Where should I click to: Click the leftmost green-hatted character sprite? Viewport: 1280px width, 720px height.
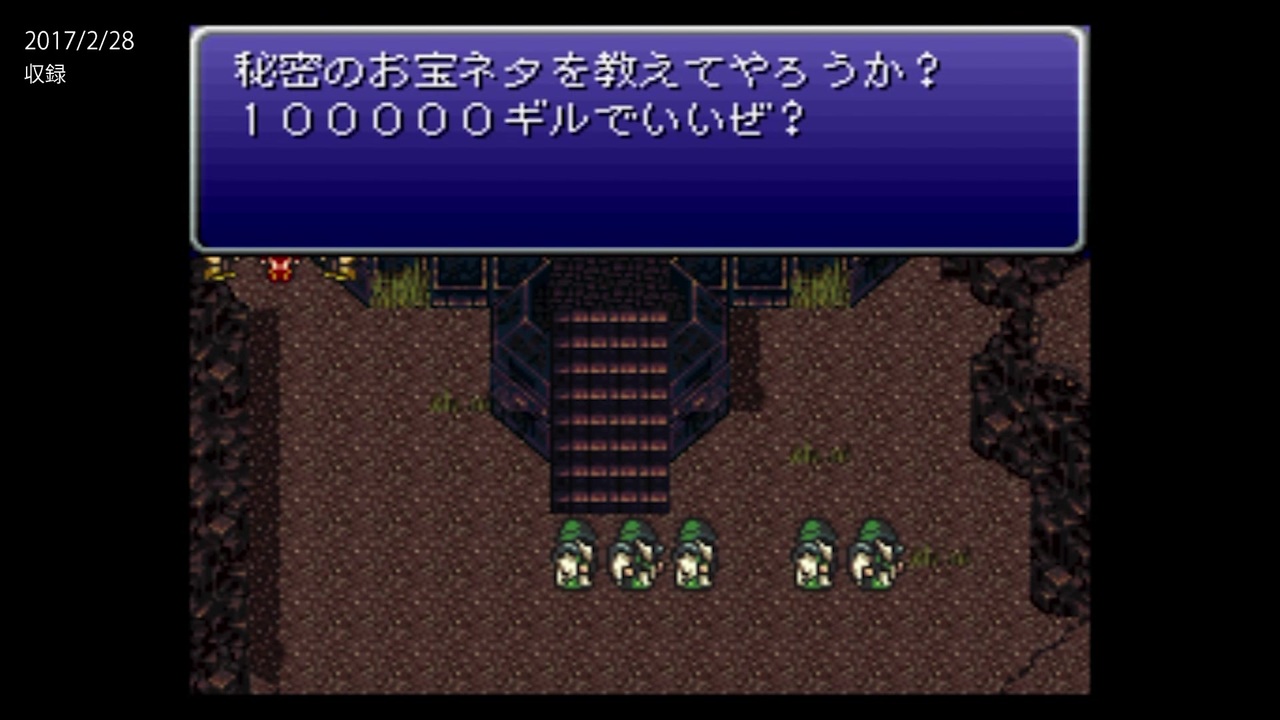(575, 555)
